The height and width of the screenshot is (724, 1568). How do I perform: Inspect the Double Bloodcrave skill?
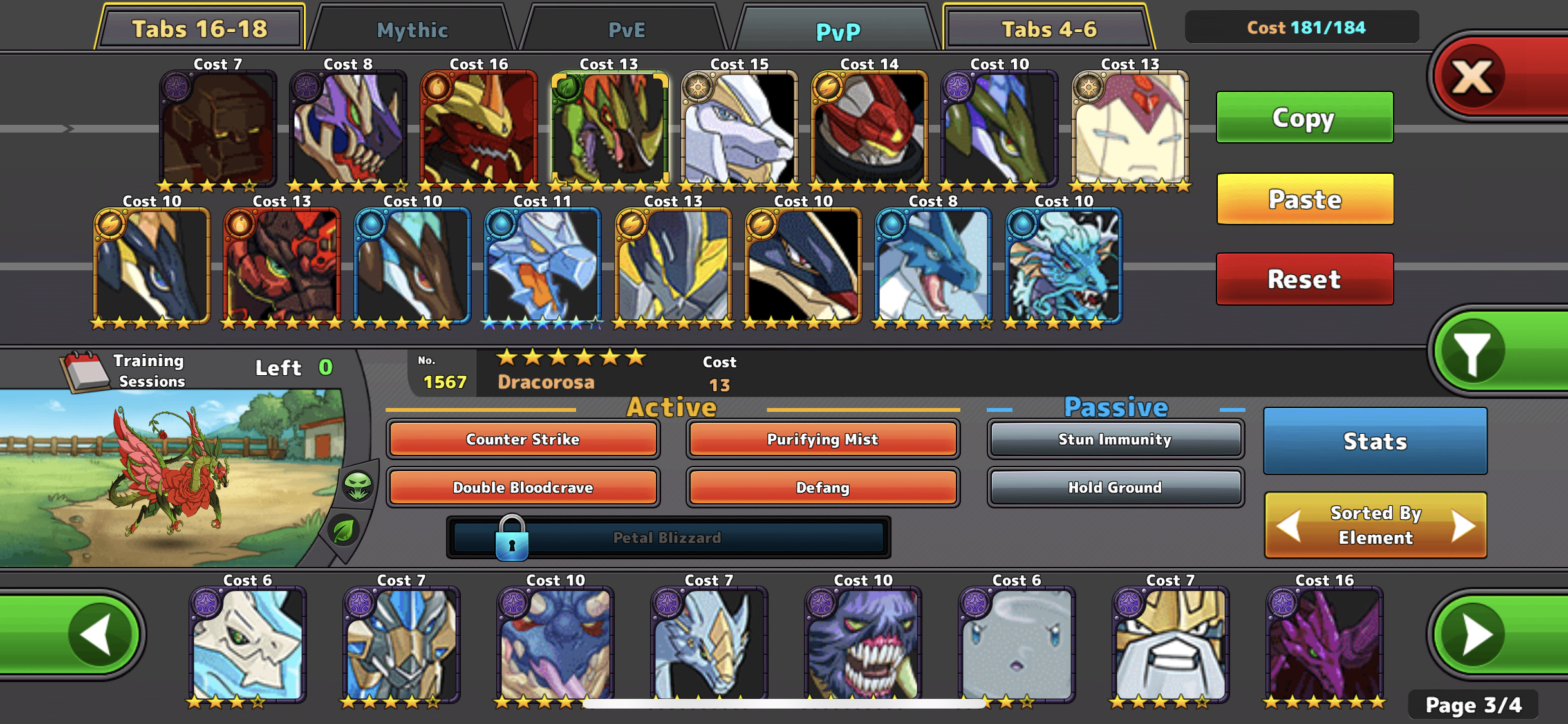click(x=523, y=487)
